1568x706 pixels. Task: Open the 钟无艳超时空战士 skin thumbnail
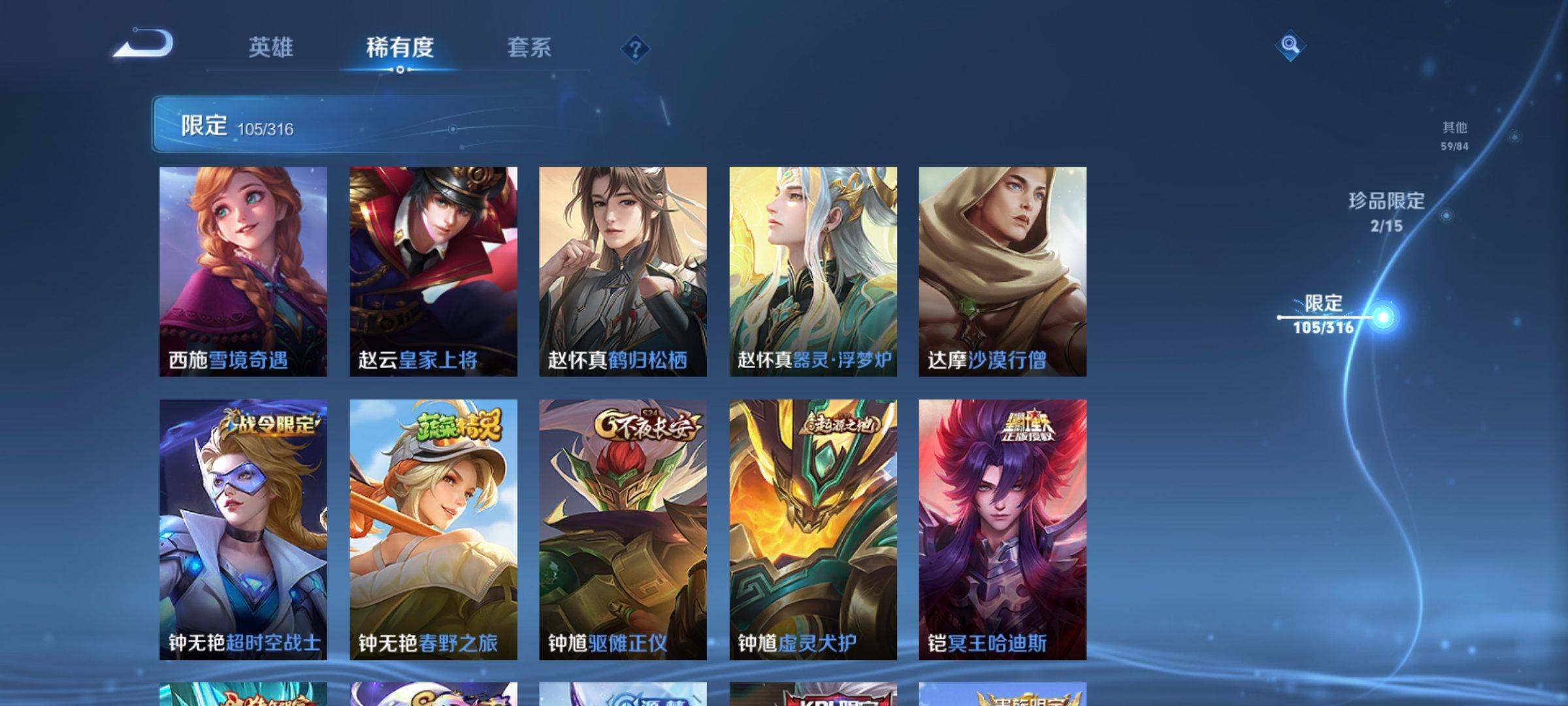pos(242,529)
